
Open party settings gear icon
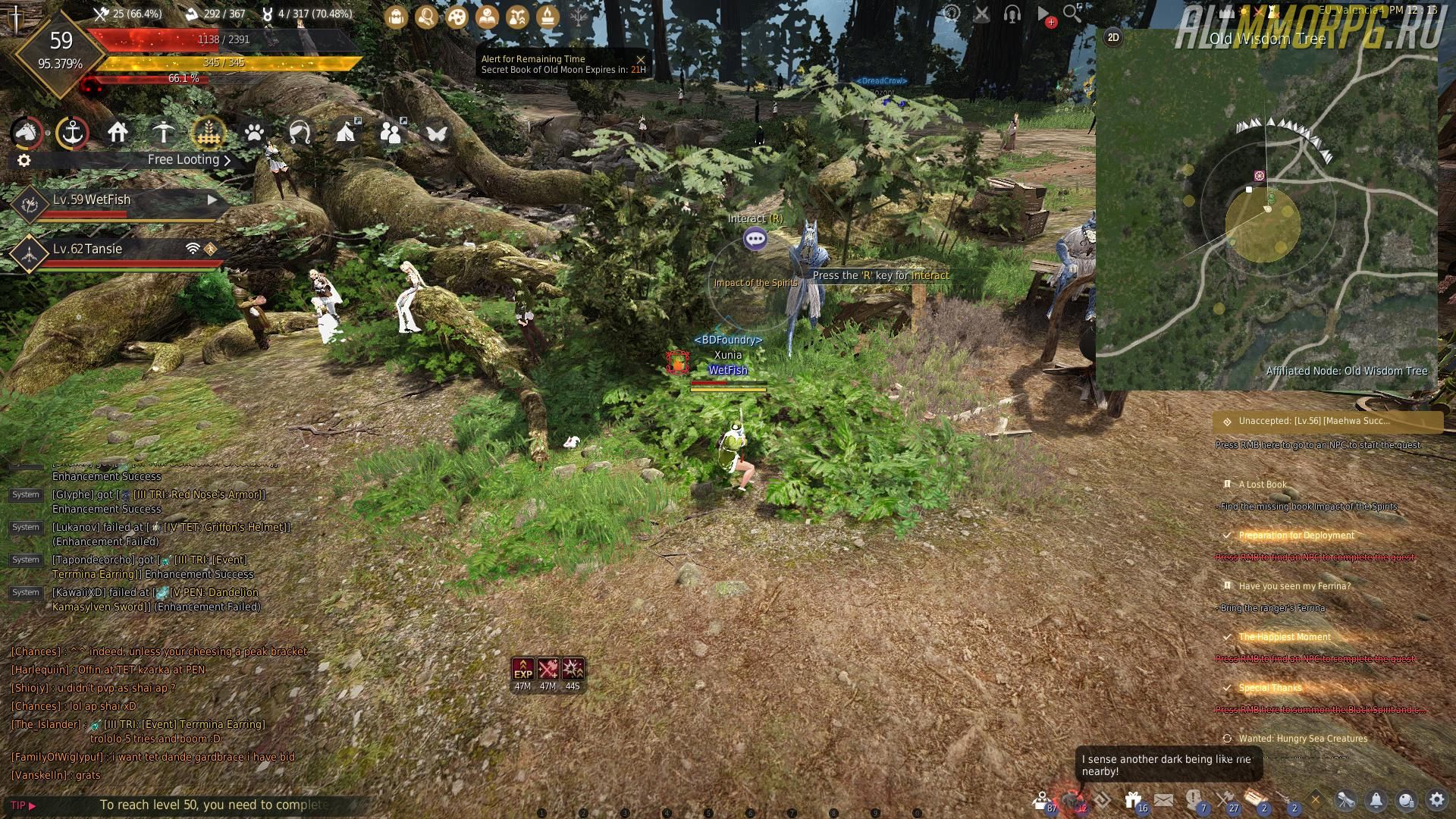pos(24,160)
